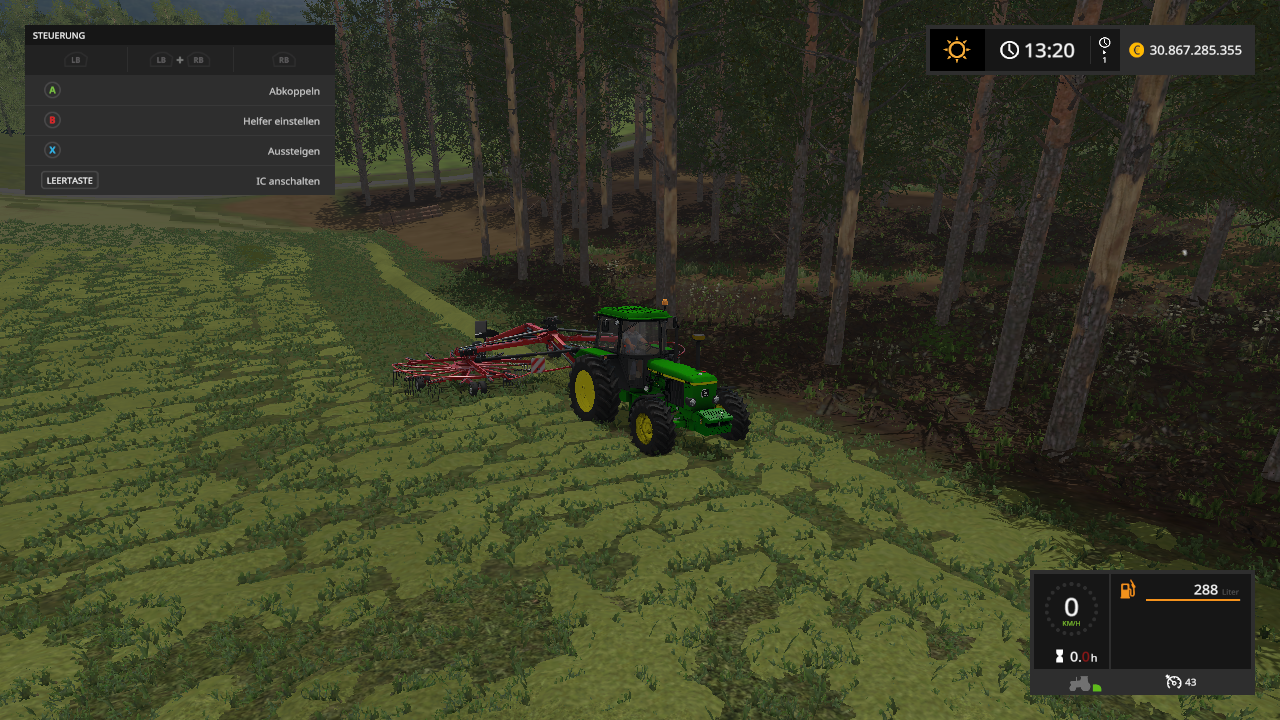The image size is (1280, 720).
Task: Select the time acceleration indicator
Action: coord(1104,50)
